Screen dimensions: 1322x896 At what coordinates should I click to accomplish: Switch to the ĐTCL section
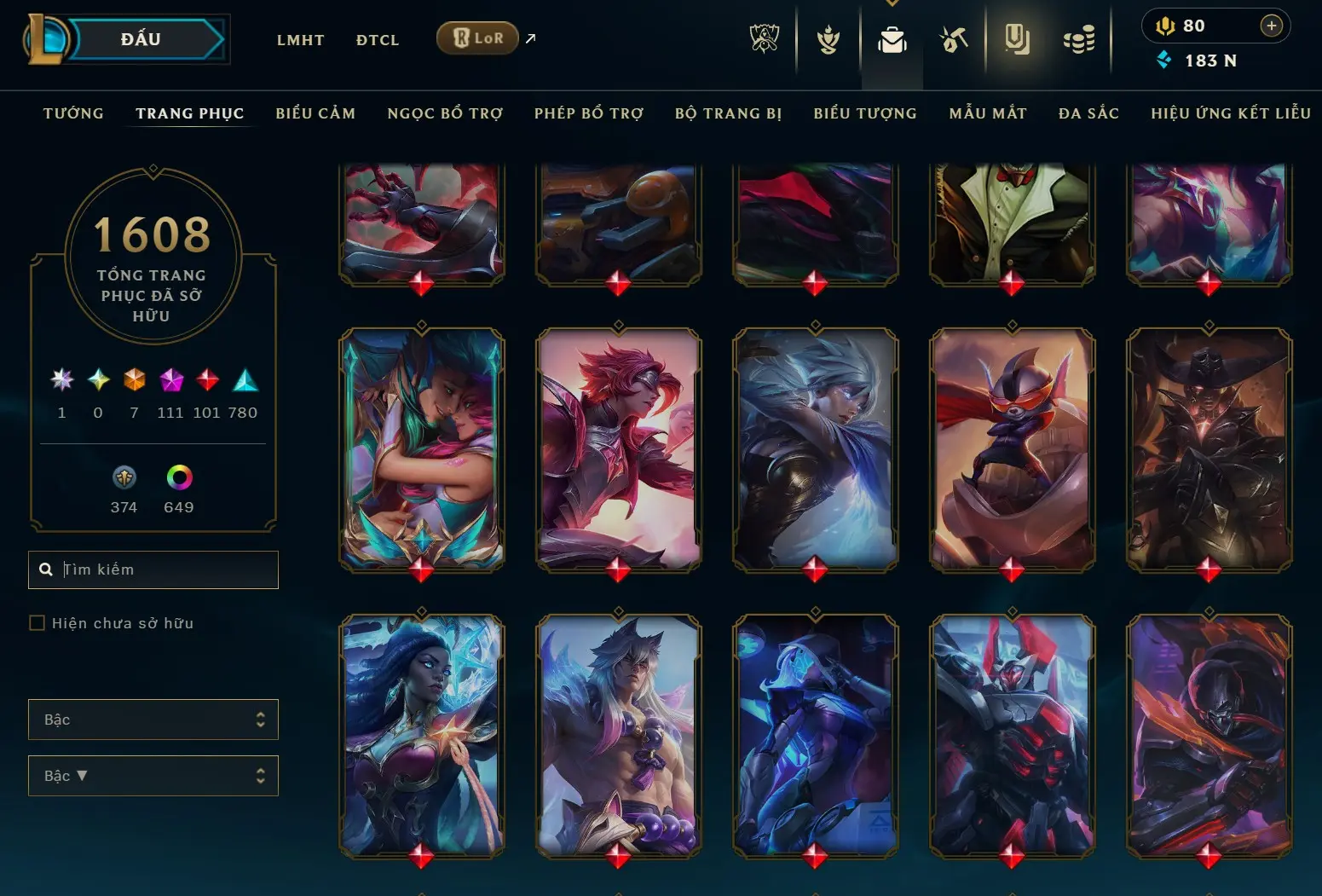tap(378, 40)
